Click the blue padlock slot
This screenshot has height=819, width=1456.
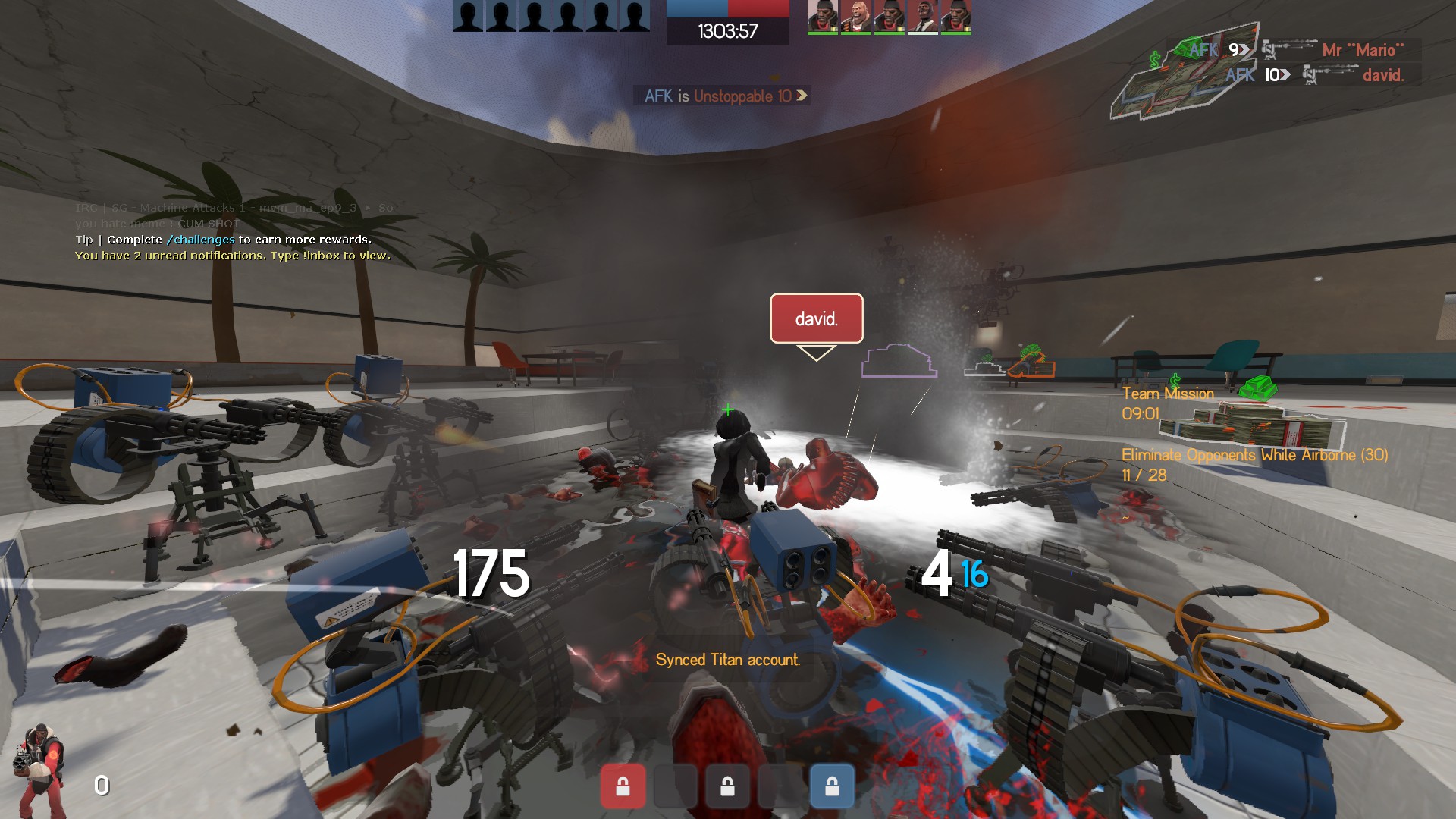832,786
